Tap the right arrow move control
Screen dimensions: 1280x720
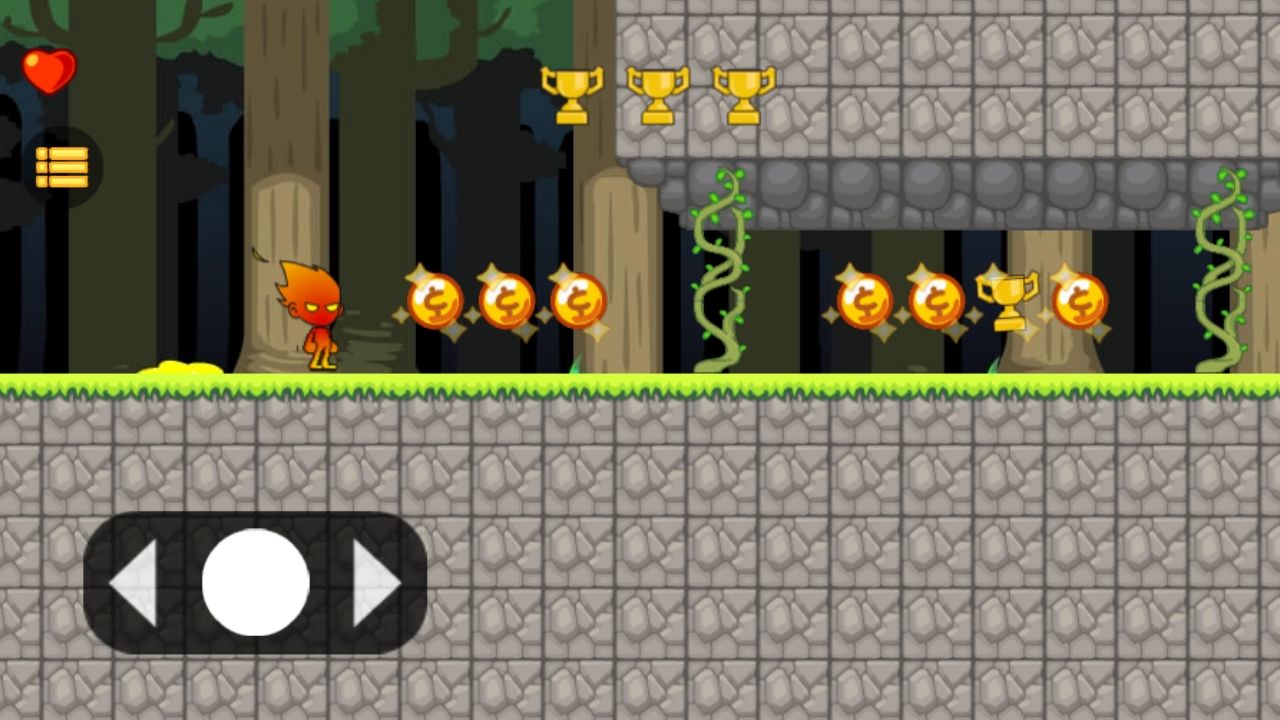coord(376,583)
